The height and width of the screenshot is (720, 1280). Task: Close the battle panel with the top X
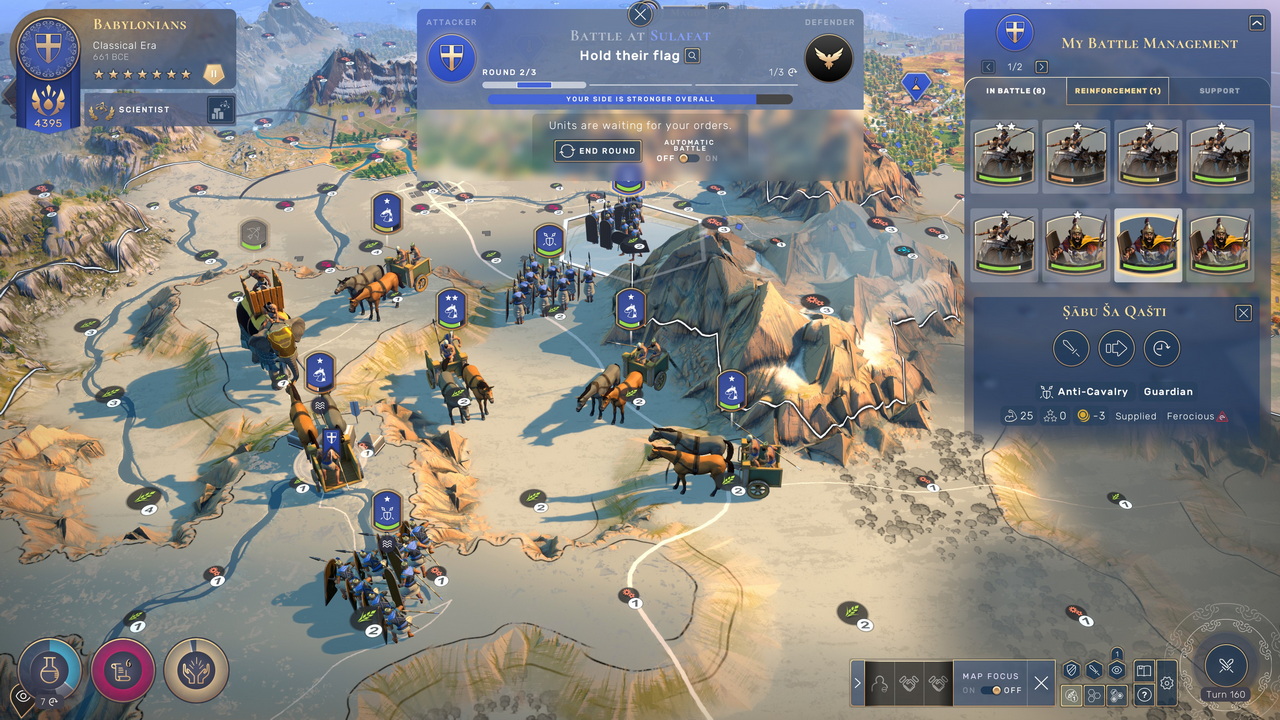pos(640,14)
